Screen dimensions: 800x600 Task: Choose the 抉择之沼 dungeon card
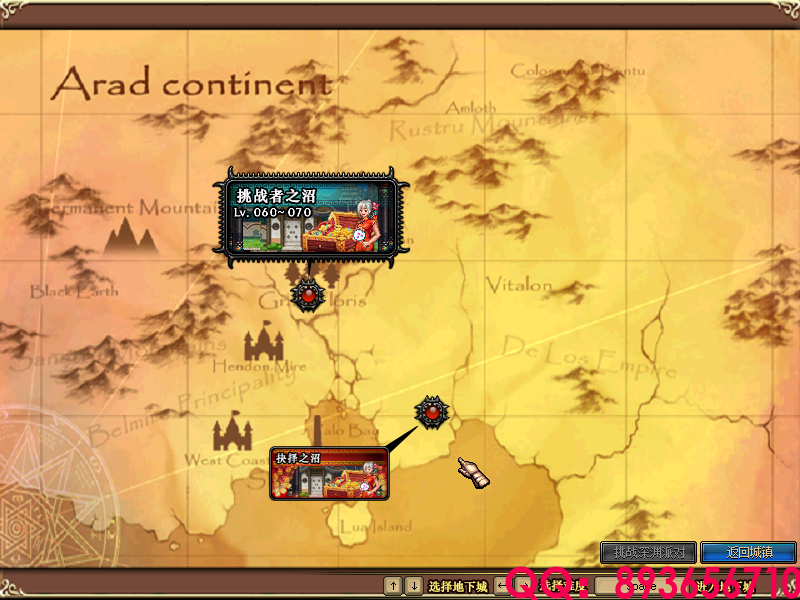tap(329, 474)
